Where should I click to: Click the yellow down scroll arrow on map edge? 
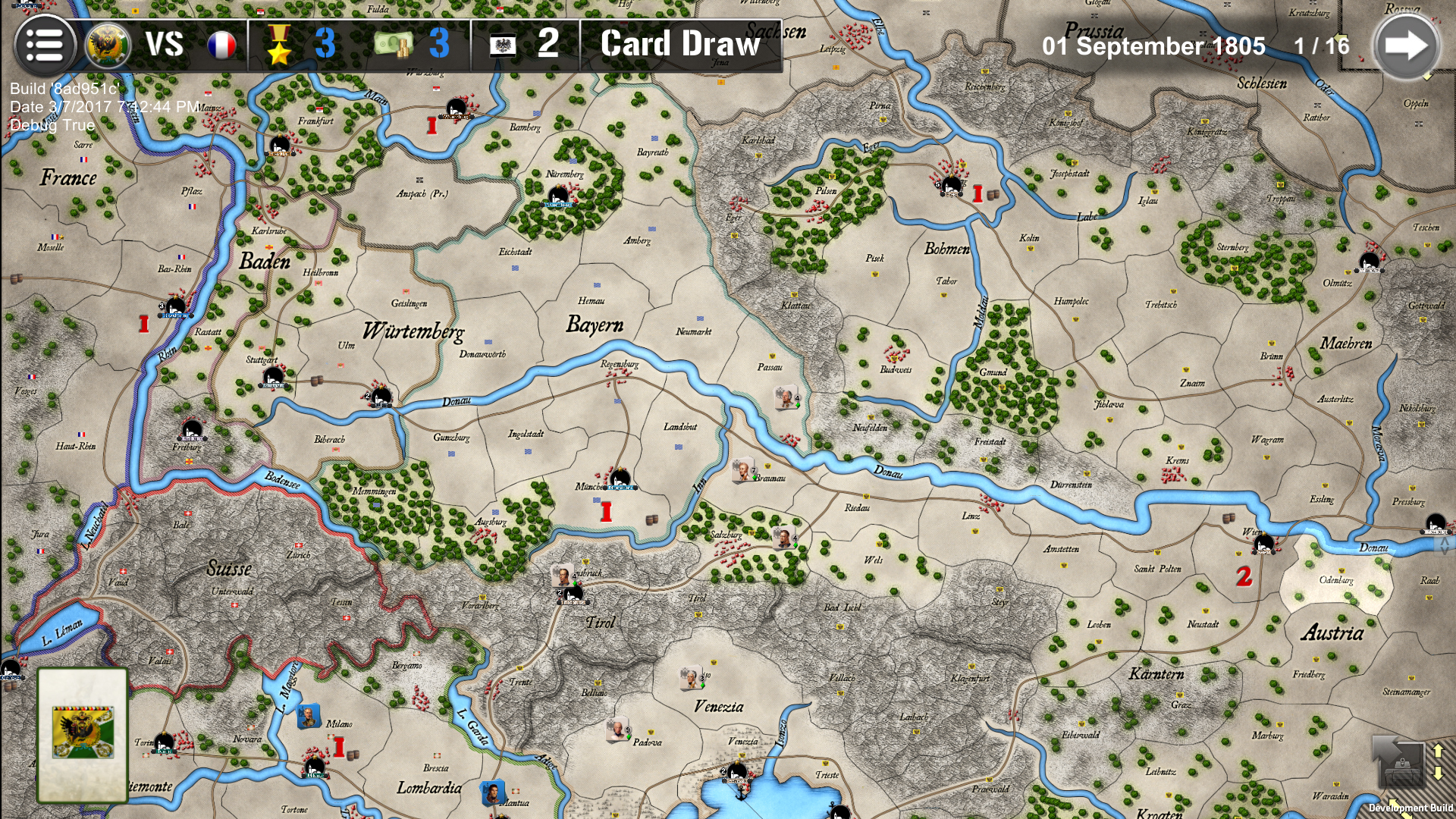pyautogui.click(x=1438, y=773)
